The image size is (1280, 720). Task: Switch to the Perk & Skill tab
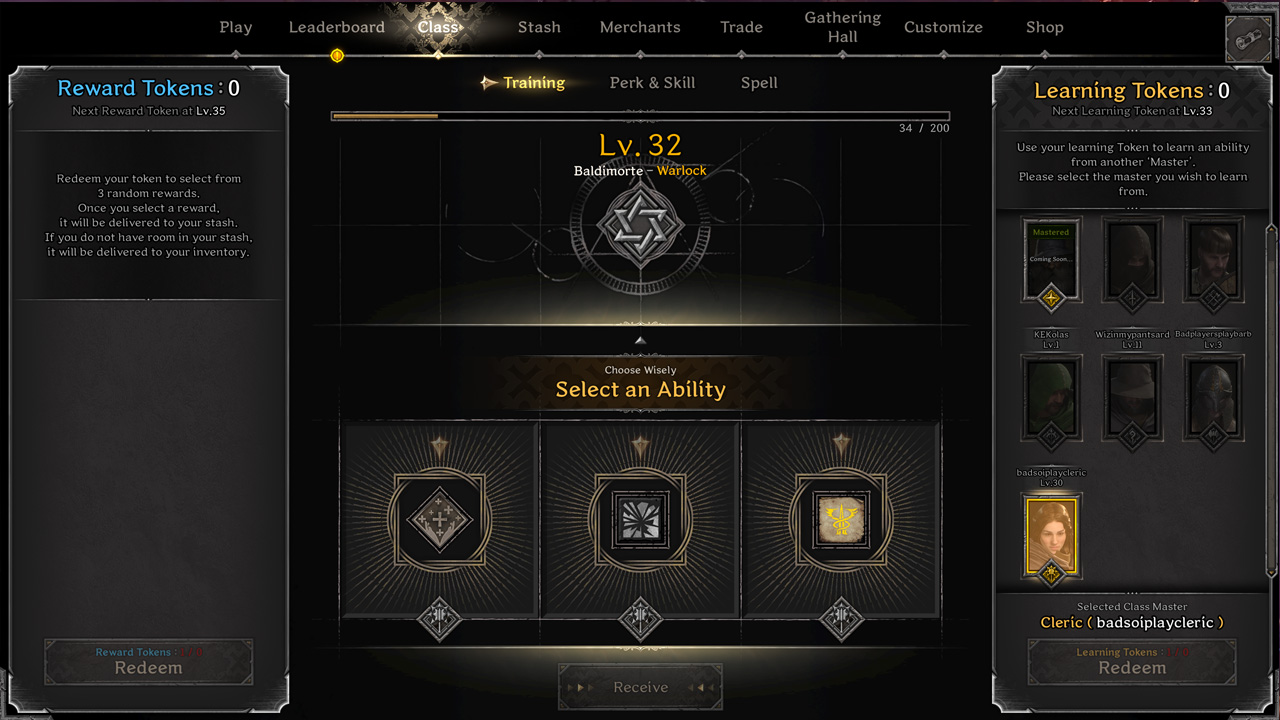click(652, 83)
